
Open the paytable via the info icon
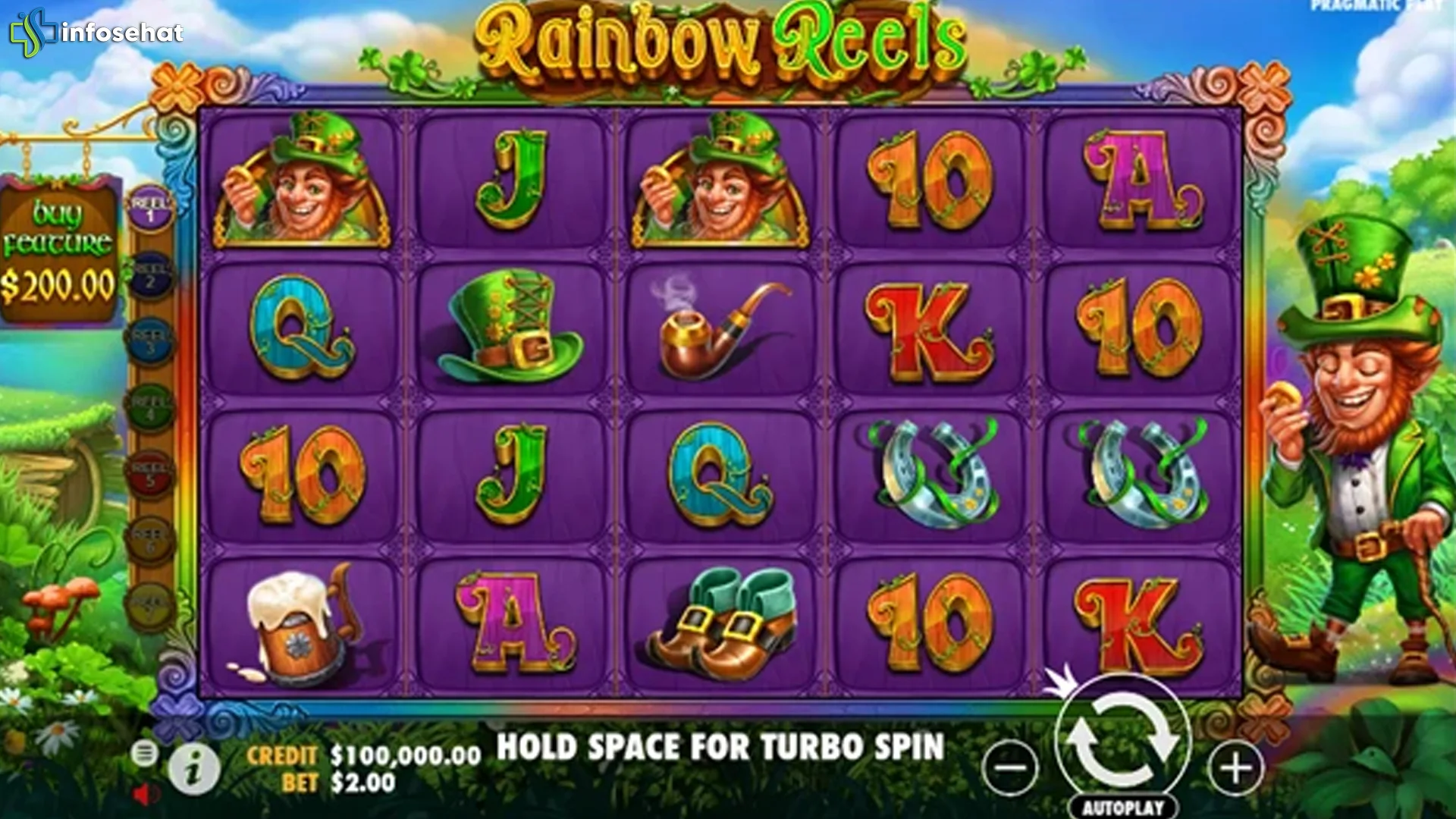coord(192,770)
